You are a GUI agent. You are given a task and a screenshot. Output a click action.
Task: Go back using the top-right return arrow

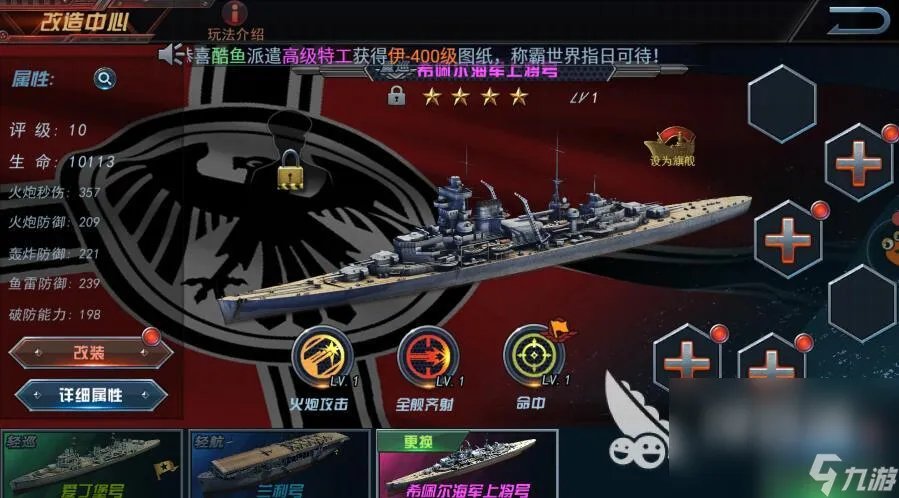click(x=857, y=19)
